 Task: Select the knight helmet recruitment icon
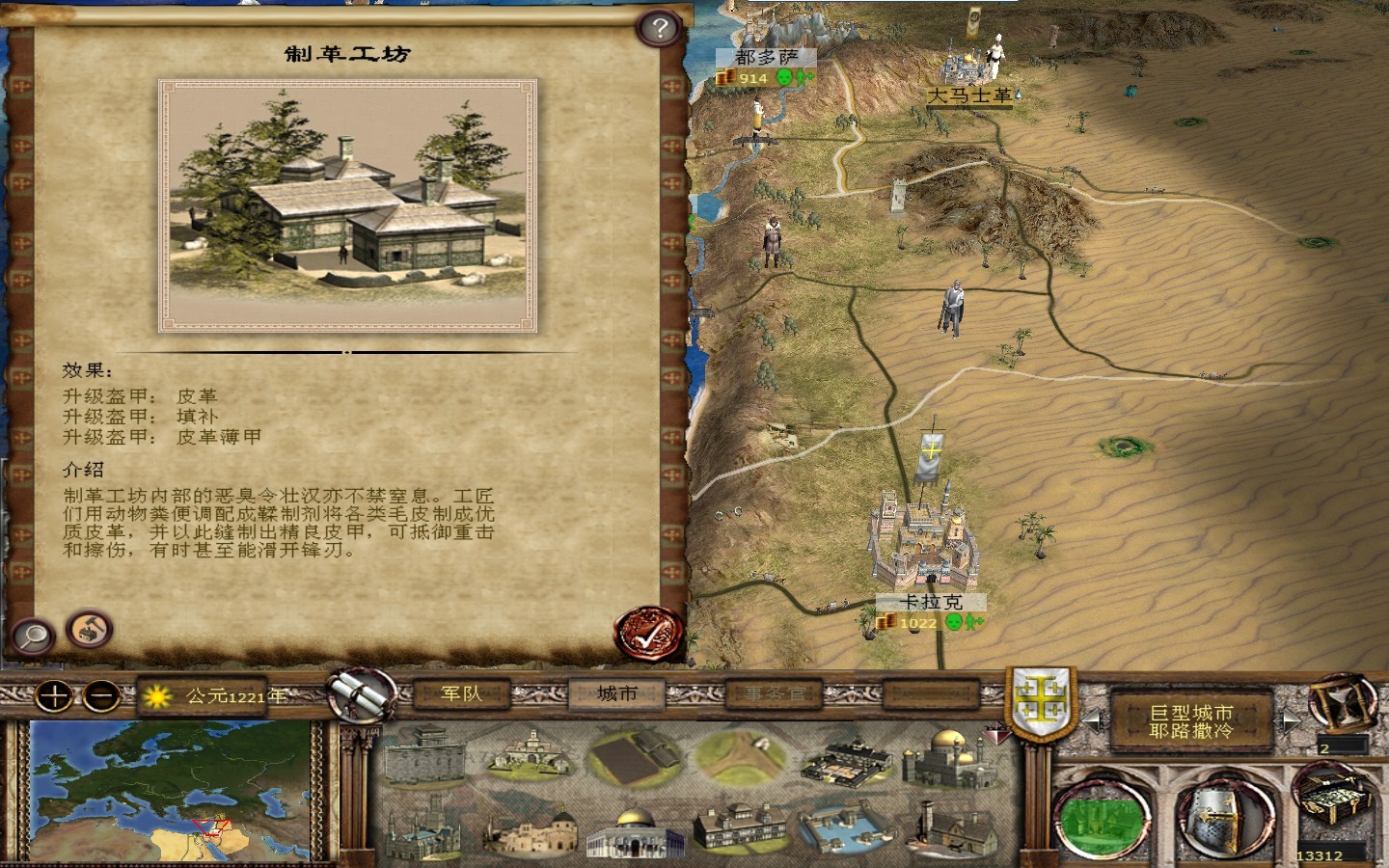pos(1221,818)
